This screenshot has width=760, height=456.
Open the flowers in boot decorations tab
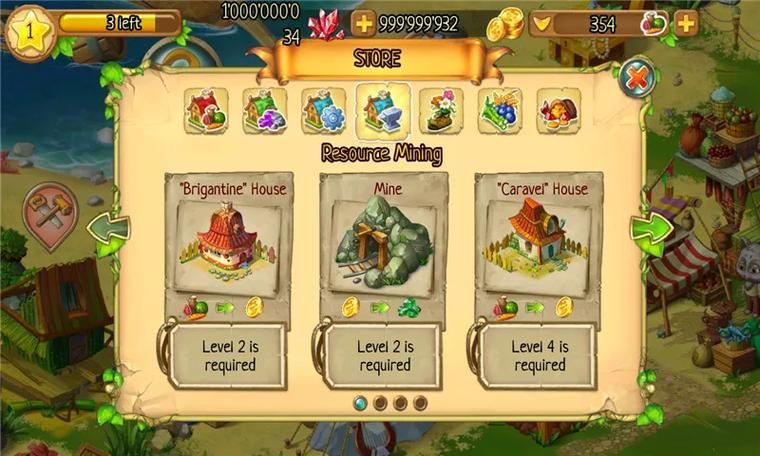(441, 110)
